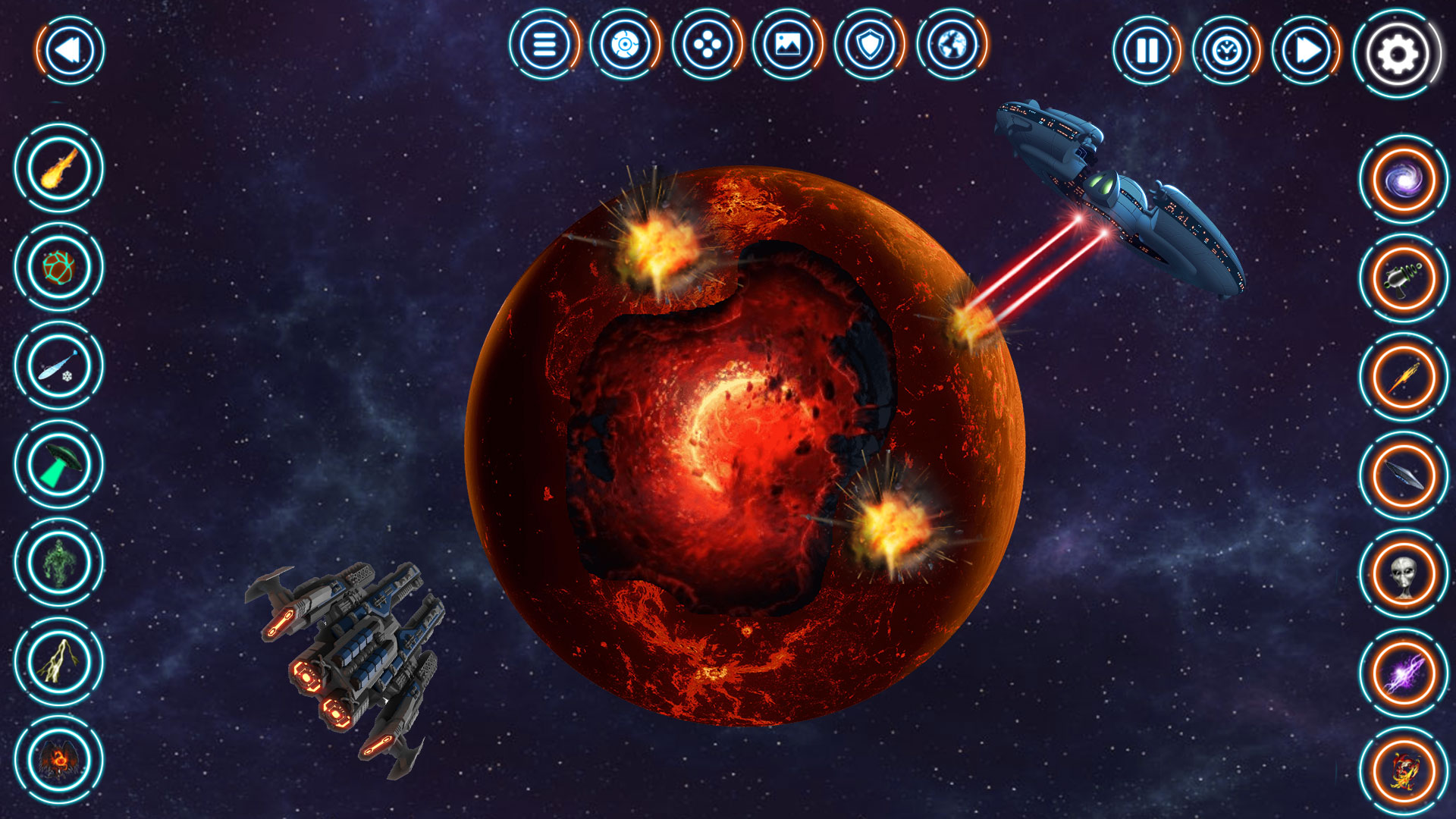Select the fire elemental weapon
Viewport: 1456px width, 819px height.
(1403, 768)
